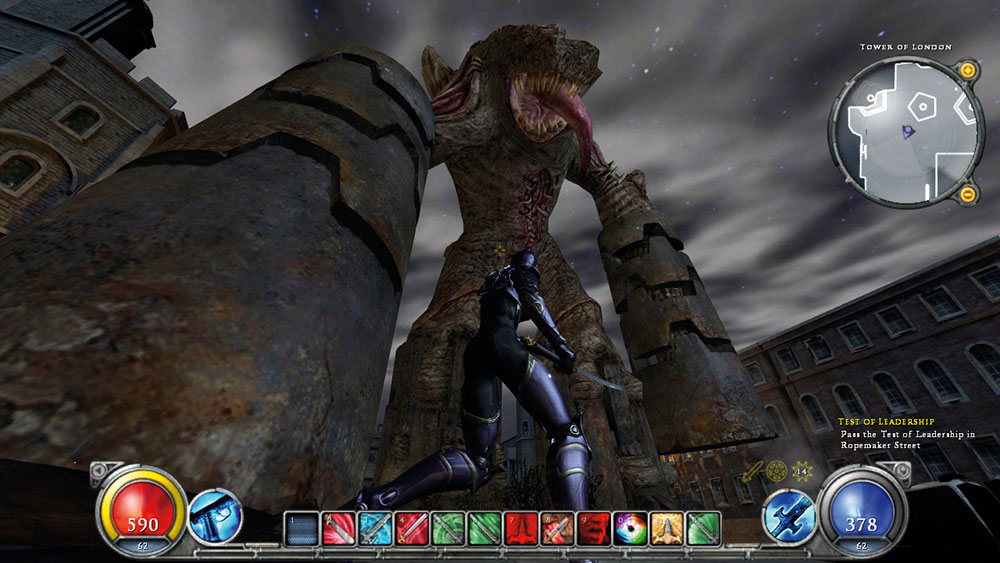Activate the slot 9 red face skill

click(594, 528)
